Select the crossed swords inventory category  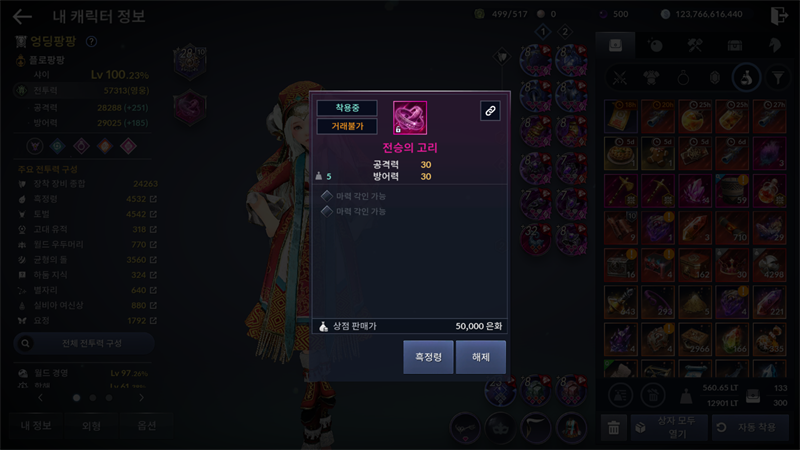[620, 77]
